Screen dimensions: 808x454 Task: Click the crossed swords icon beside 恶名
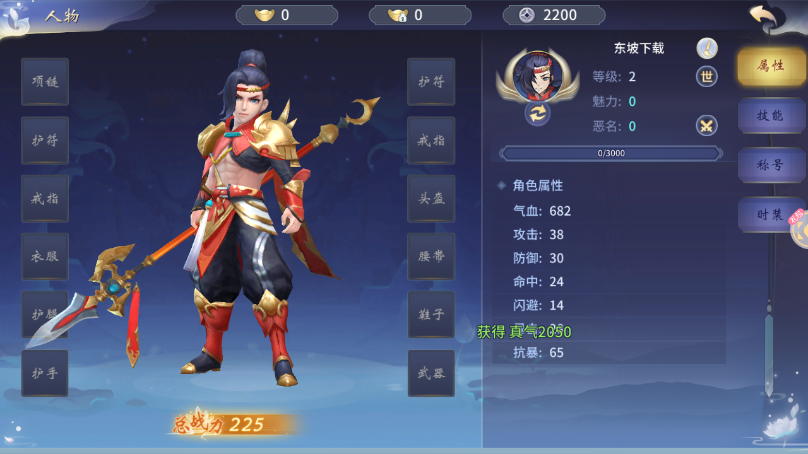pyautogui.click(x=707, y=126)
